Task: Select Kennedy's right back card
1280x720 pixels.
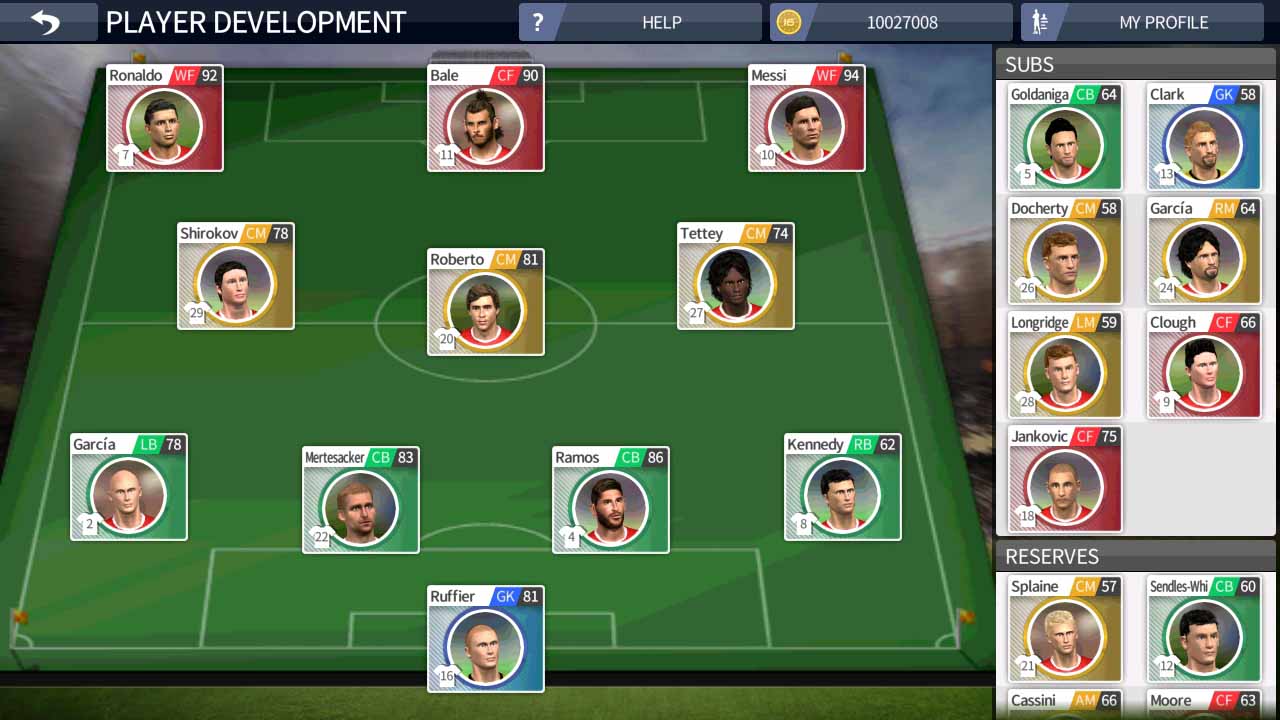Action: click(x=842, y=487)
